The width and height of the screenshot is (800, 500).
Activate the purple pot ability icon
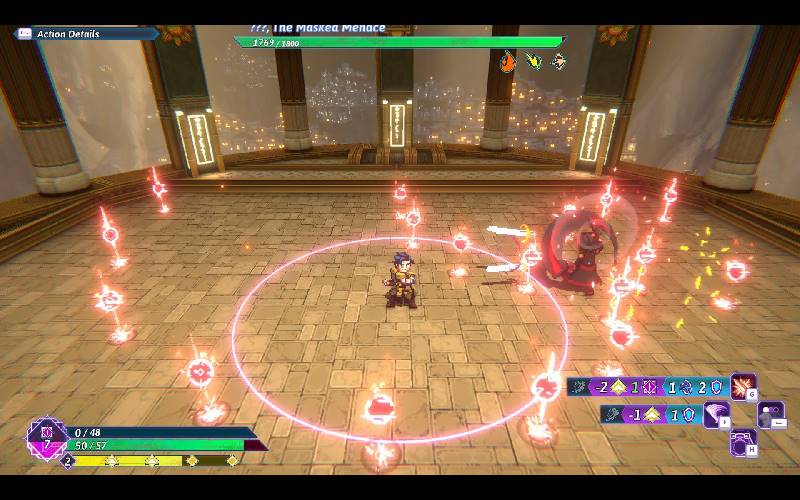click(x=743, y=442)
